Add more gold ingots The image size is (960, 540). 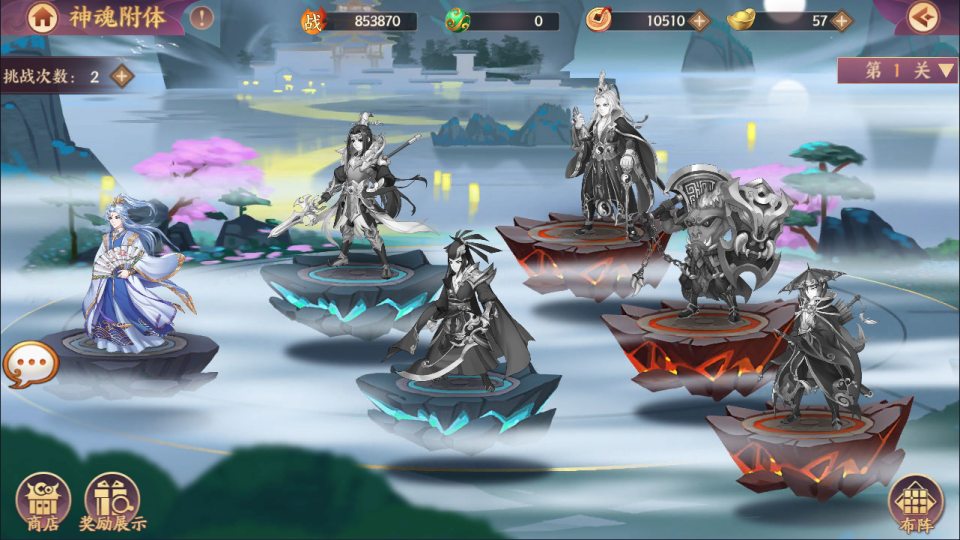(x=841, y=20)
